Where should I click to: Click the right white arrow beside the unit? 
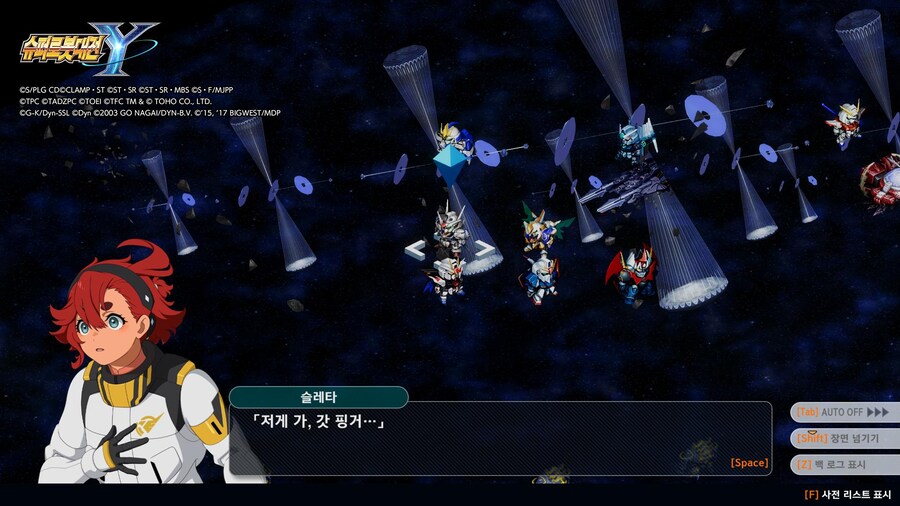[484, 249]
